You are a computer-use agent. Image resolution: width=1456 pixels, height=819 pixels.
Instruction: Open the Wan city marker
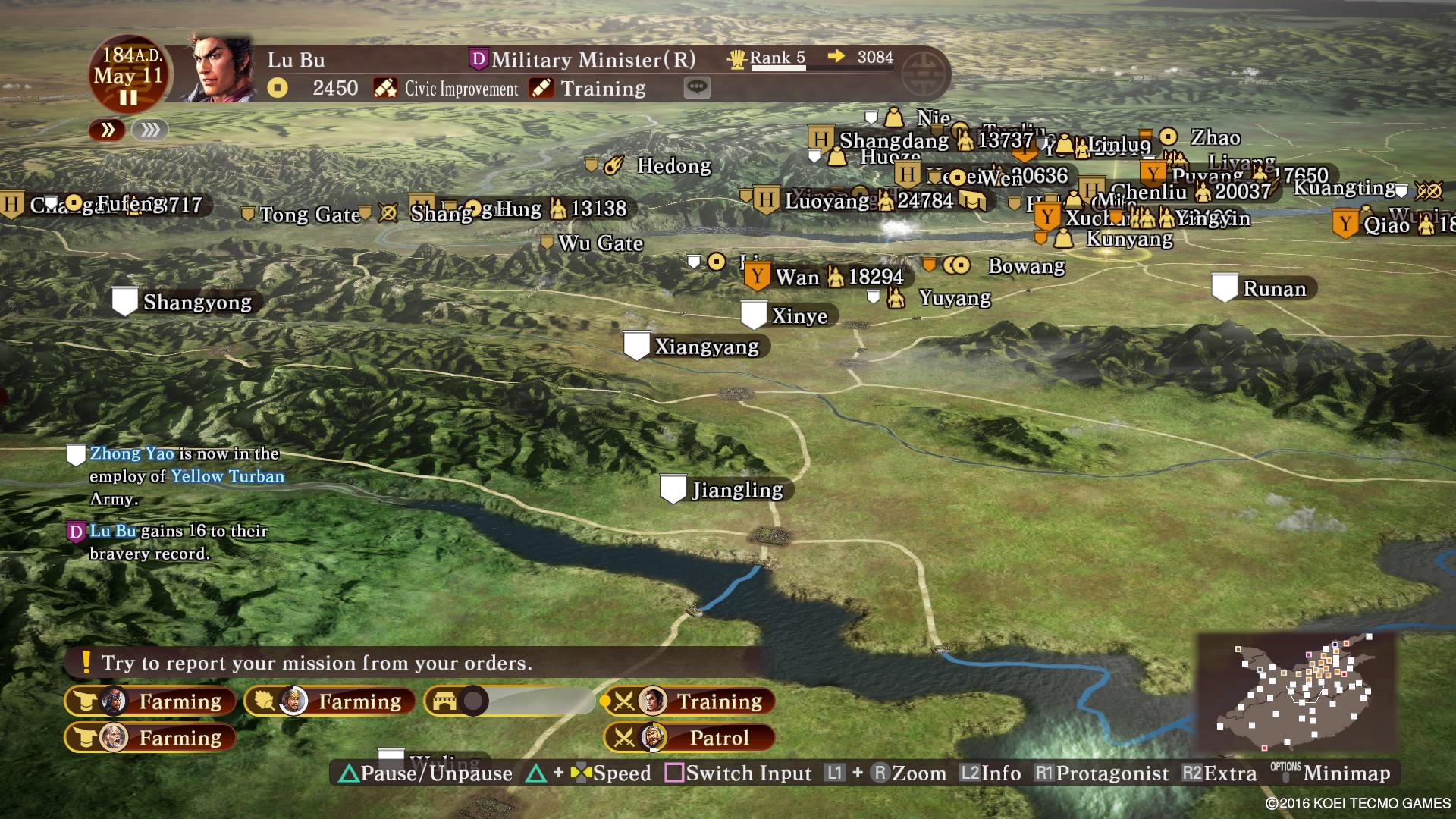pos(758,277)
